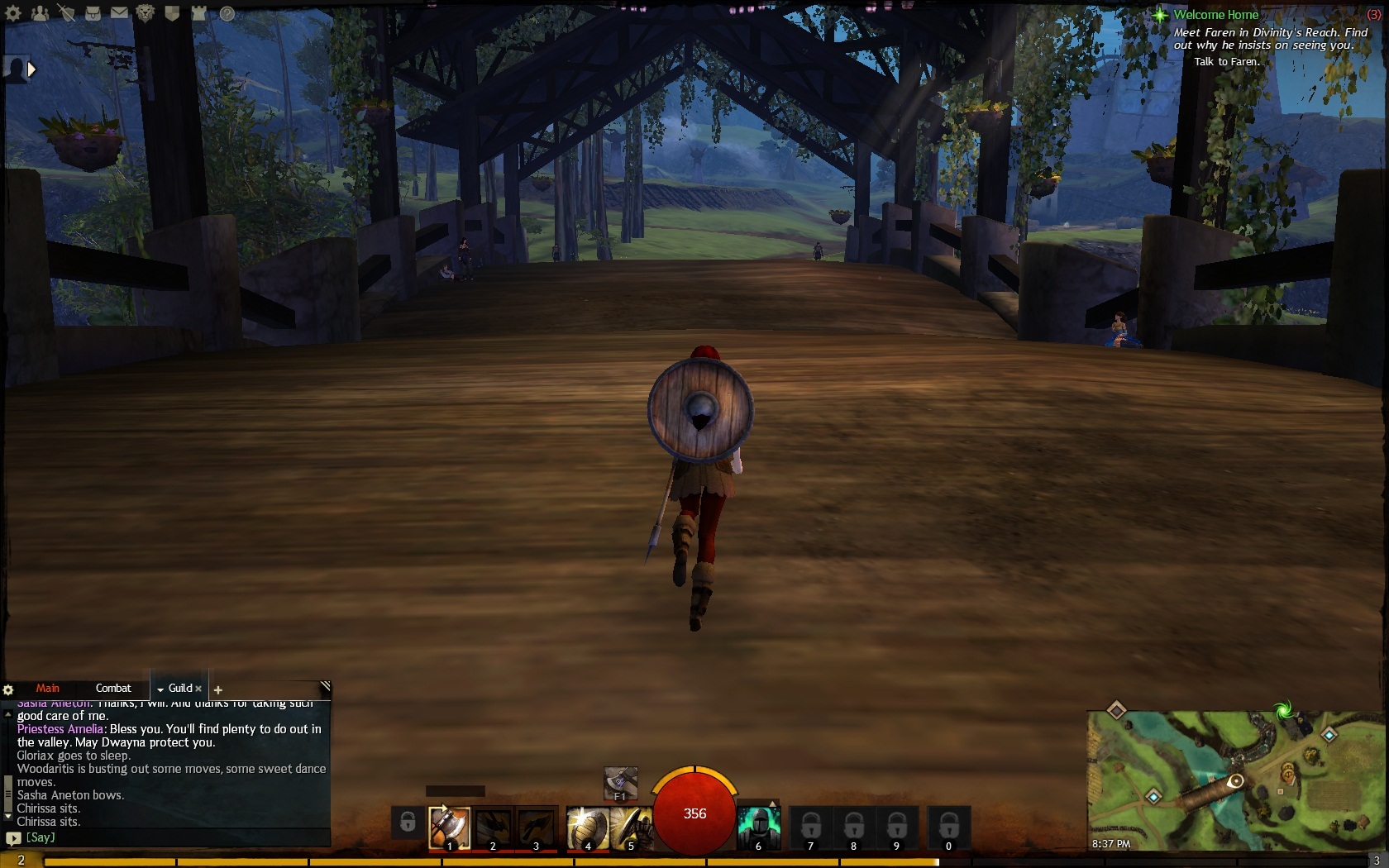Activate the F1 axe burst skill
This screenshot has width=1389, height=868.
(x=620, y=782)
